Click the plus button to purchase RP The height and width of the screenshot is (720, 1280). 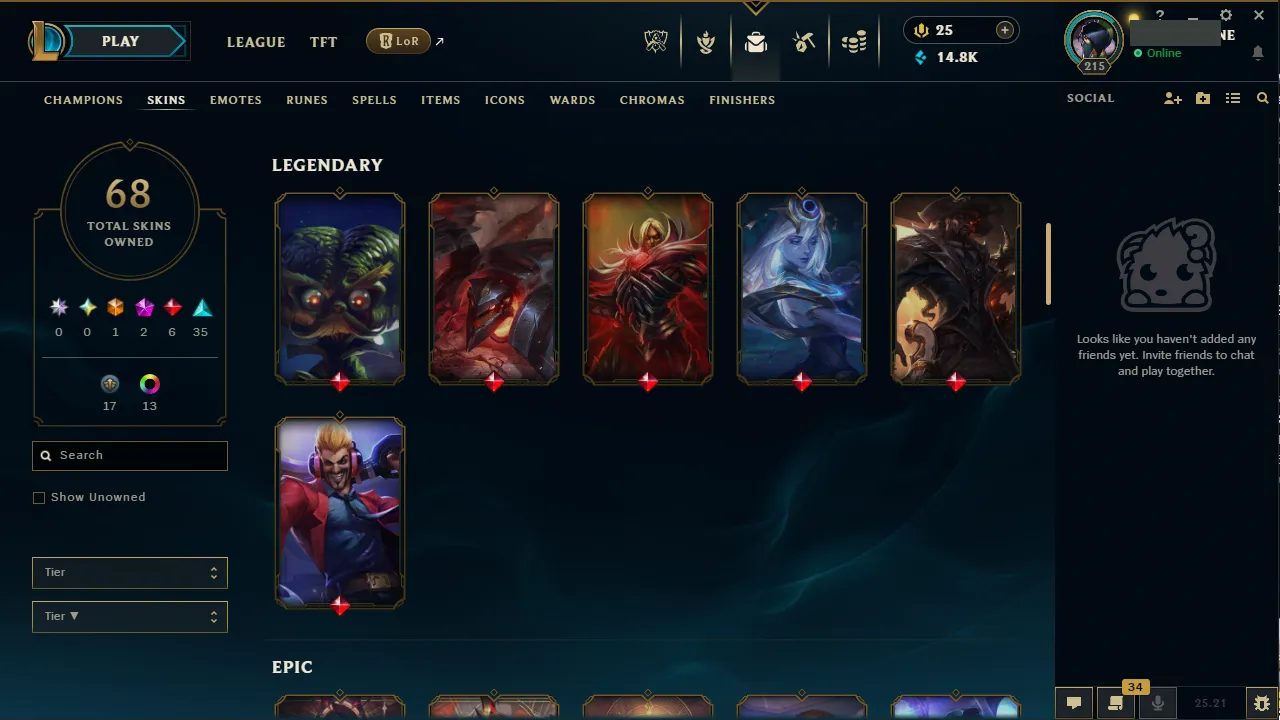click(1004, 30)
